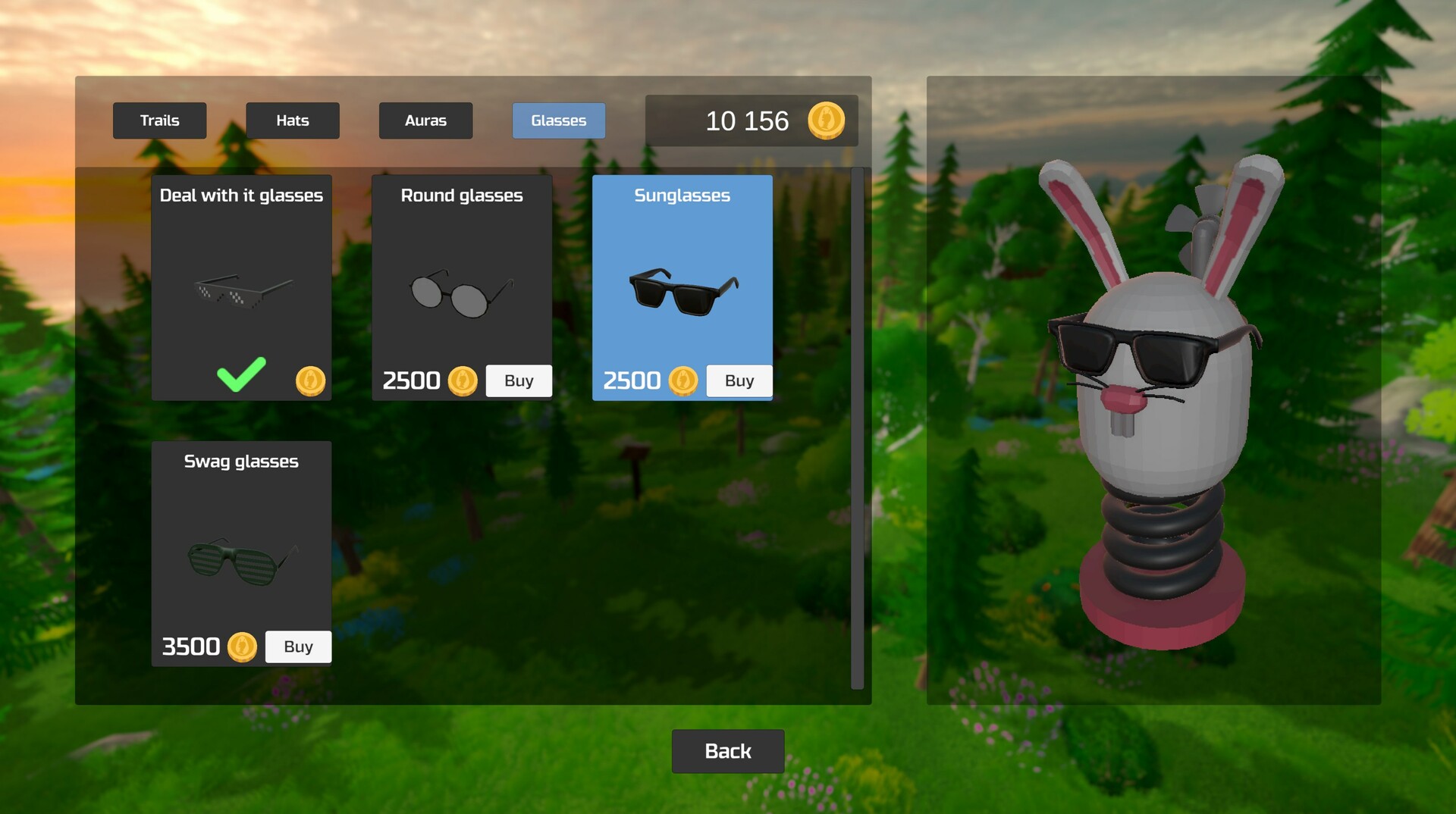Select the Trails category tab

[x=159, y=120]
